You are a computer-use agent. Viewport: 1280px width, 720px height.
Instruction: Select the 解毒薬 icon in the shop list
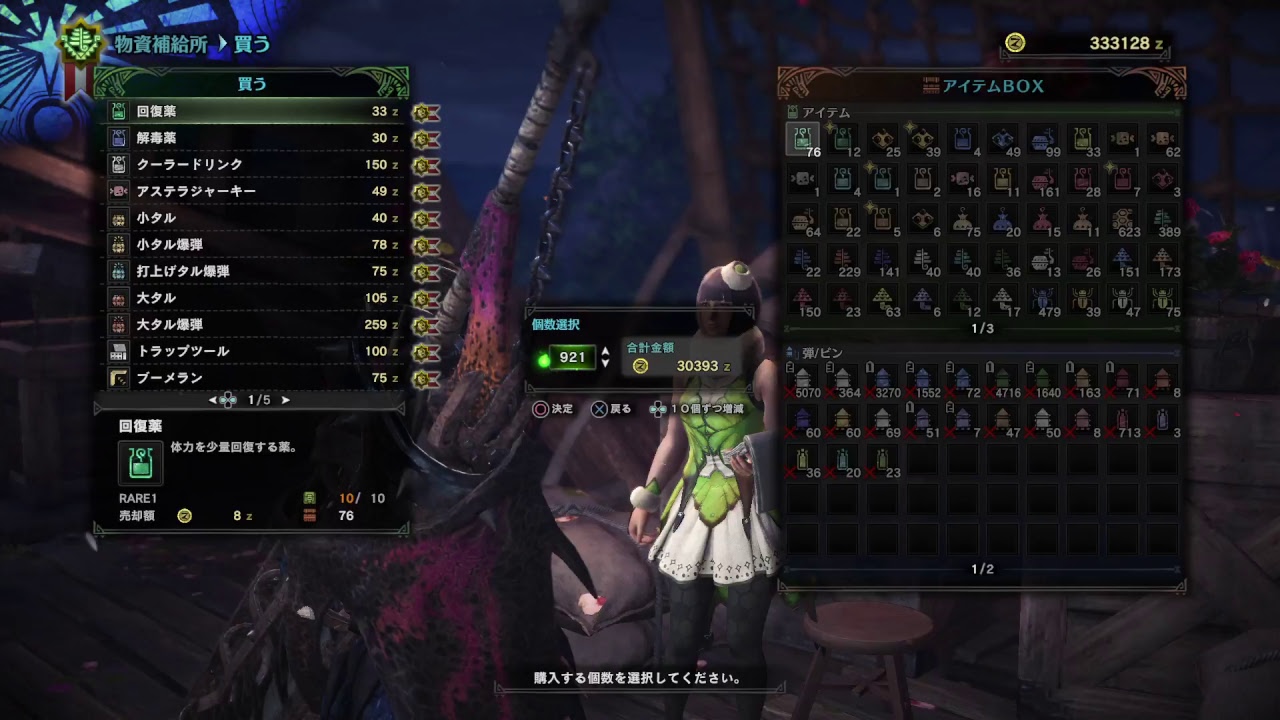tap(120, 139)
